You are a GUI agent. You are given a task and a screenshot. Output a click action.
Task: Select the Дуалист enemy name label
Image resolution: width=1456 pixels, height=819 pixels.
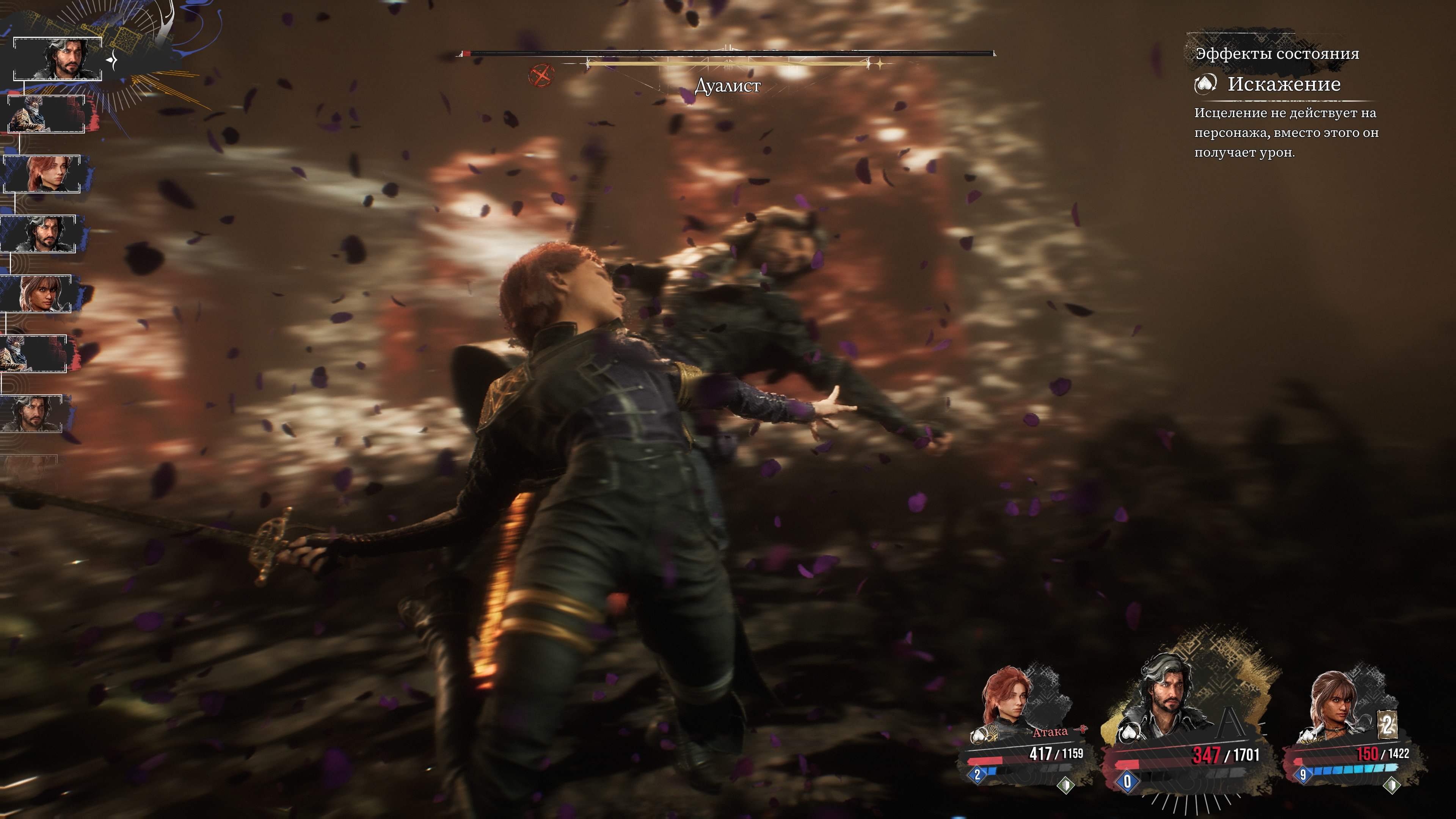click(727, 86)
